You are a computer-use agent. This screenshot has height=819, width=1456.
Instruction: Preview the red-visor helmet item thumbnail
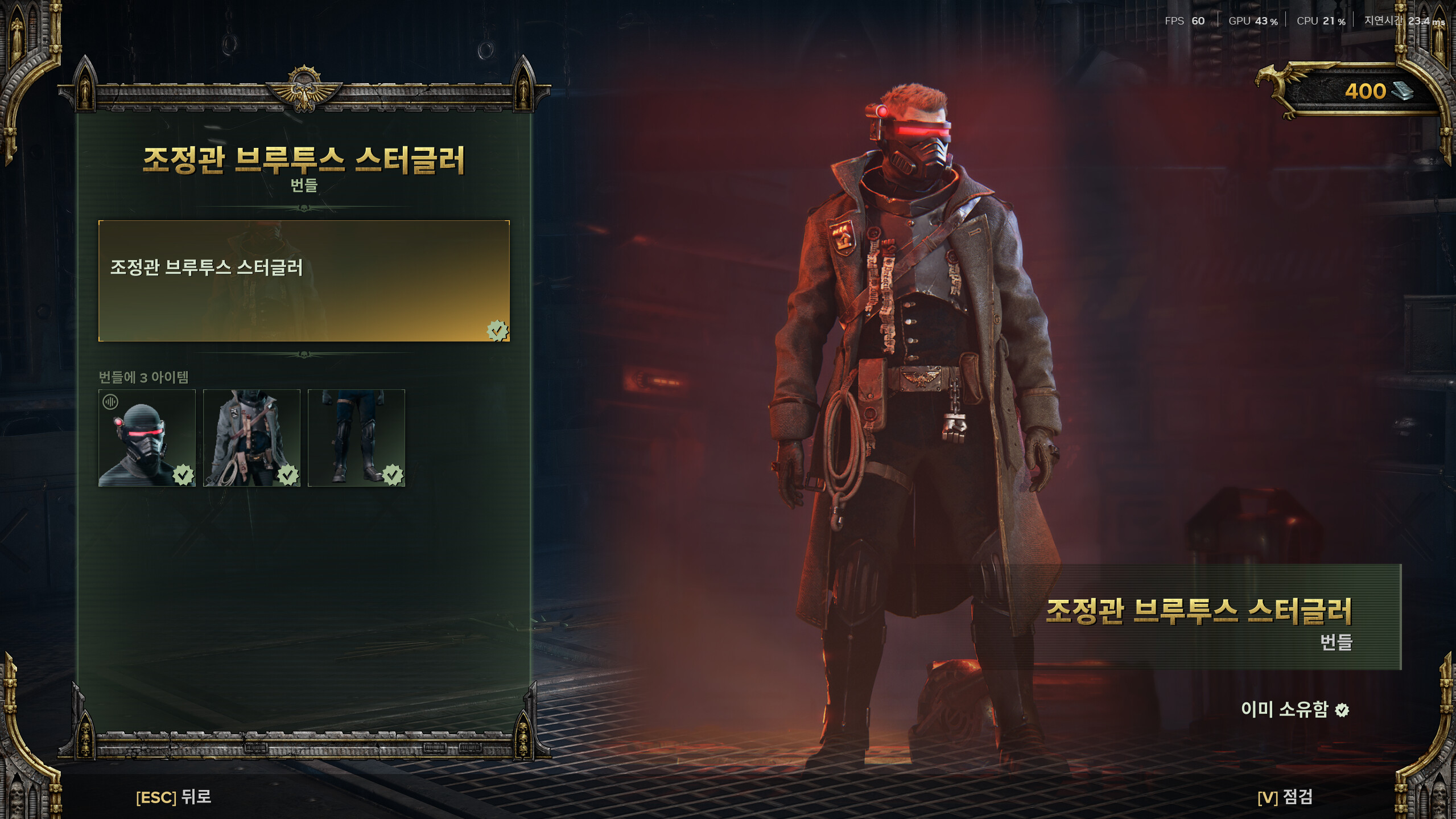coord(147,438)
